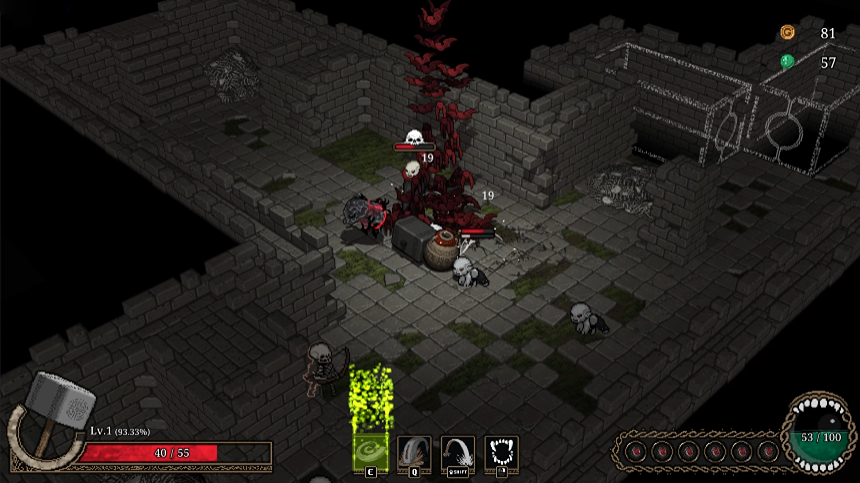Screen dimensions: 860x483
Task: Activate the green swirl ability
Action: [370, 451]
